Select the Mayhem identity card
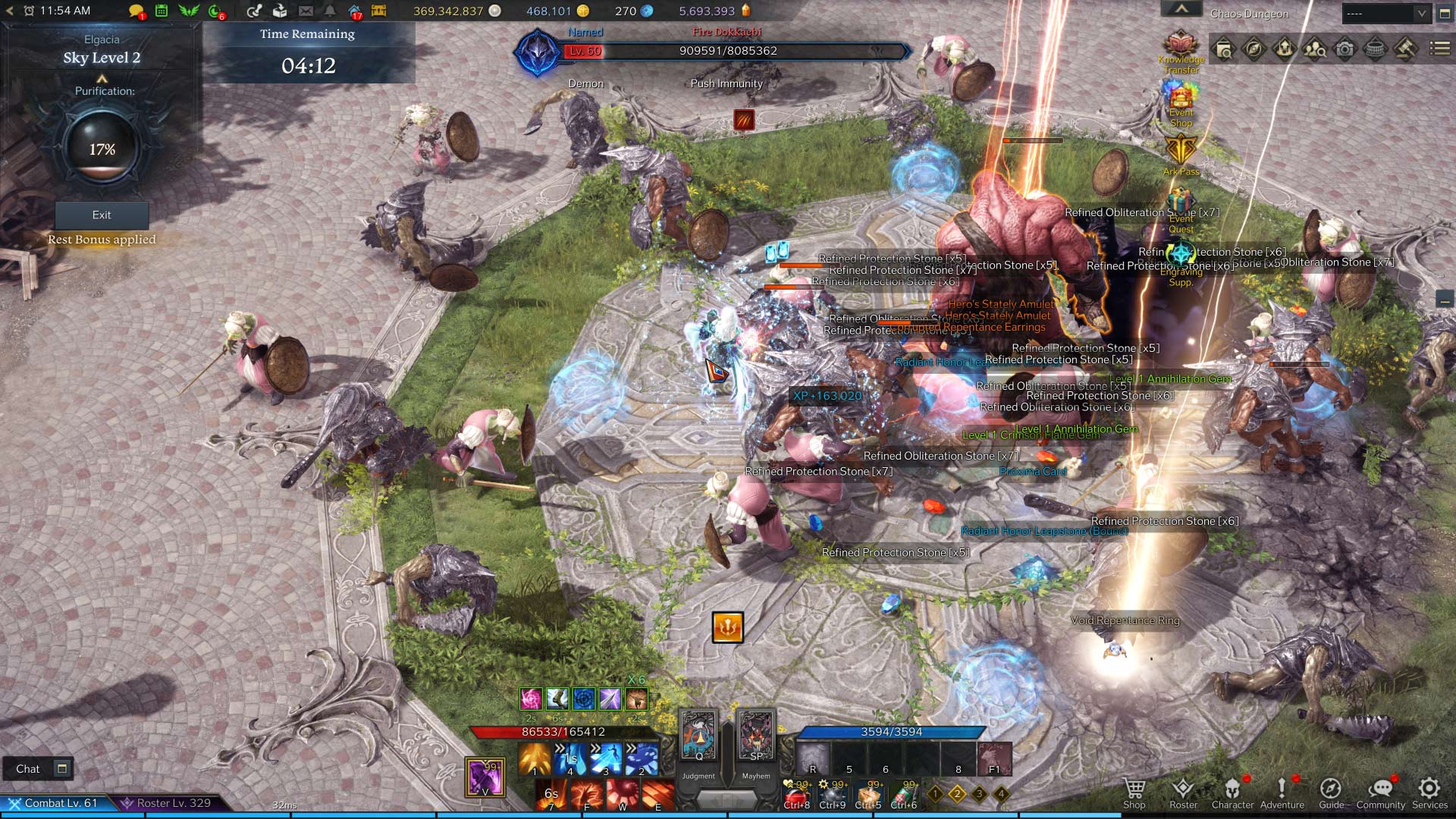 point(756,736)
